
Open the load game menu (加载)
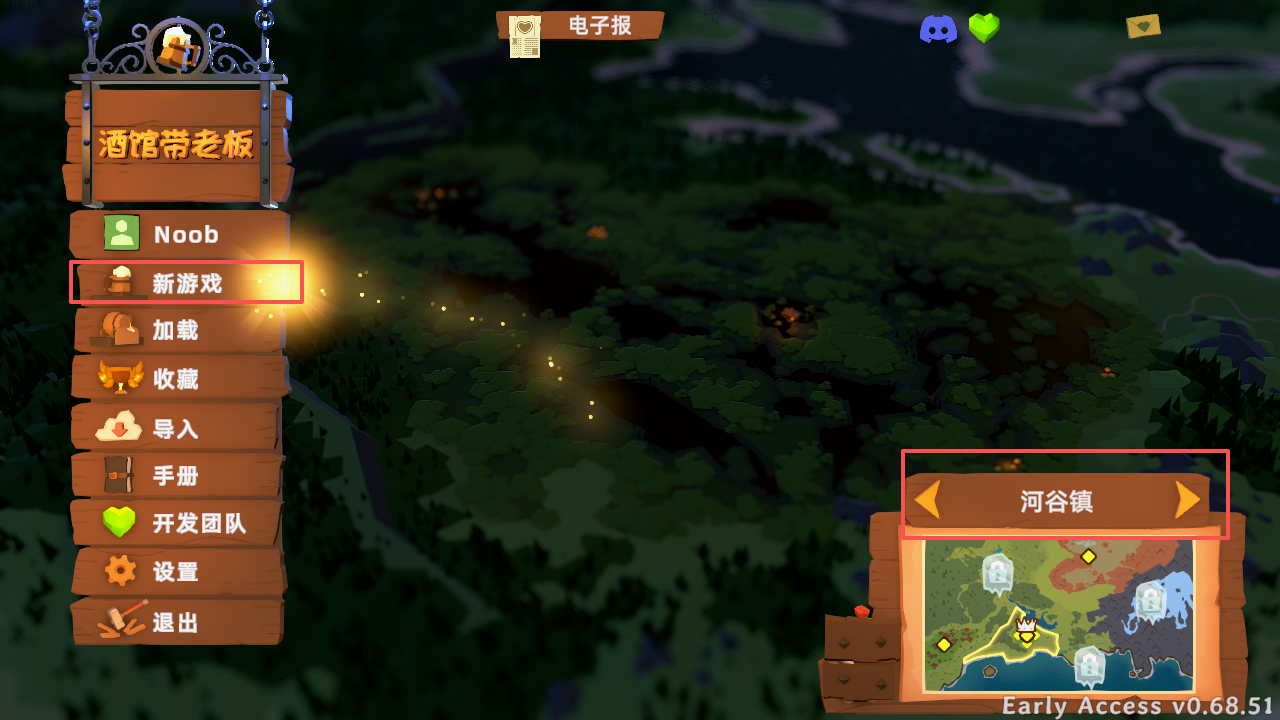click(177, 330)
